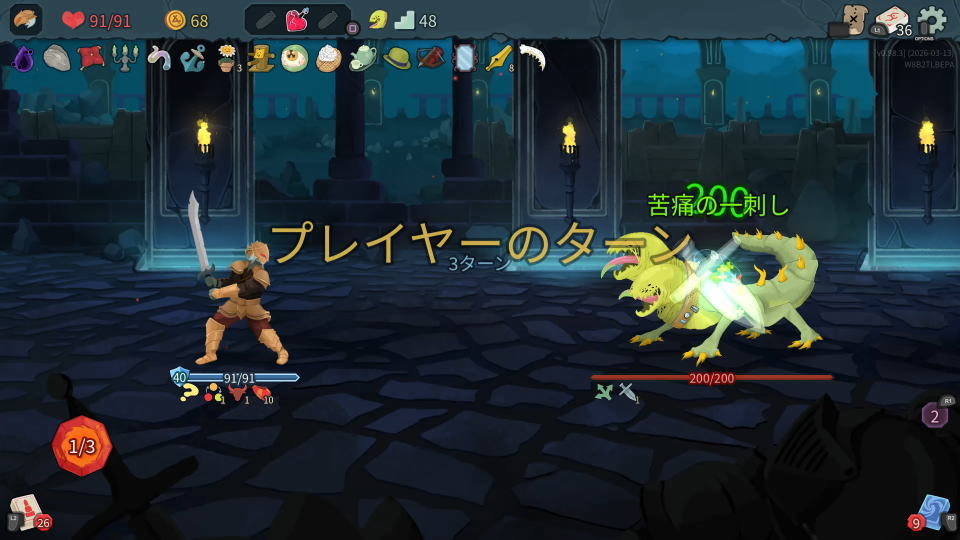Viewport: 960px width, 540px height.
Task: Inspect the anchor relic
Action: 192,59
